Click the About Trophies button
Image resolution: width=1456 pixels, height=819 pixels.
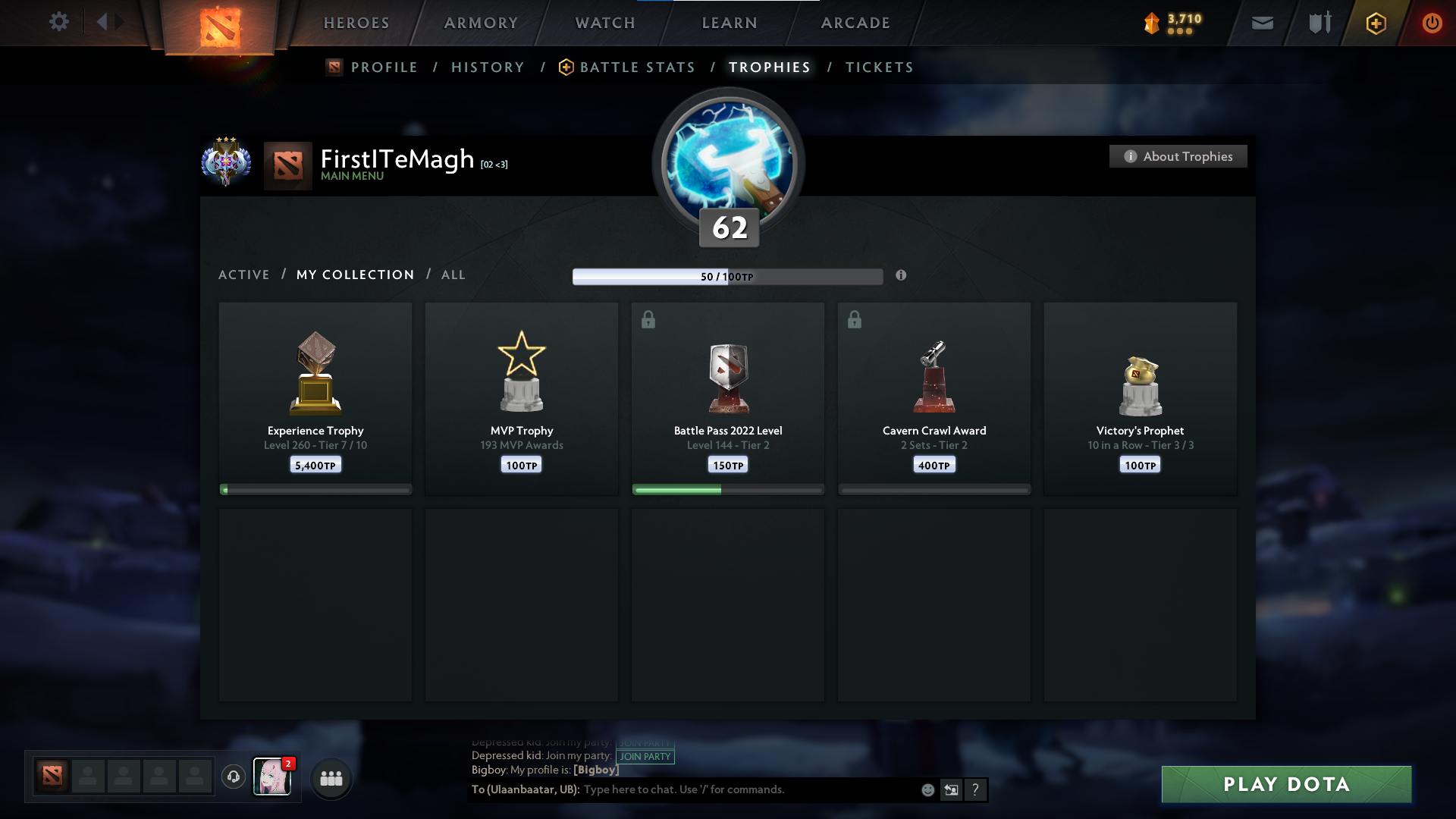pos(1178,156)
